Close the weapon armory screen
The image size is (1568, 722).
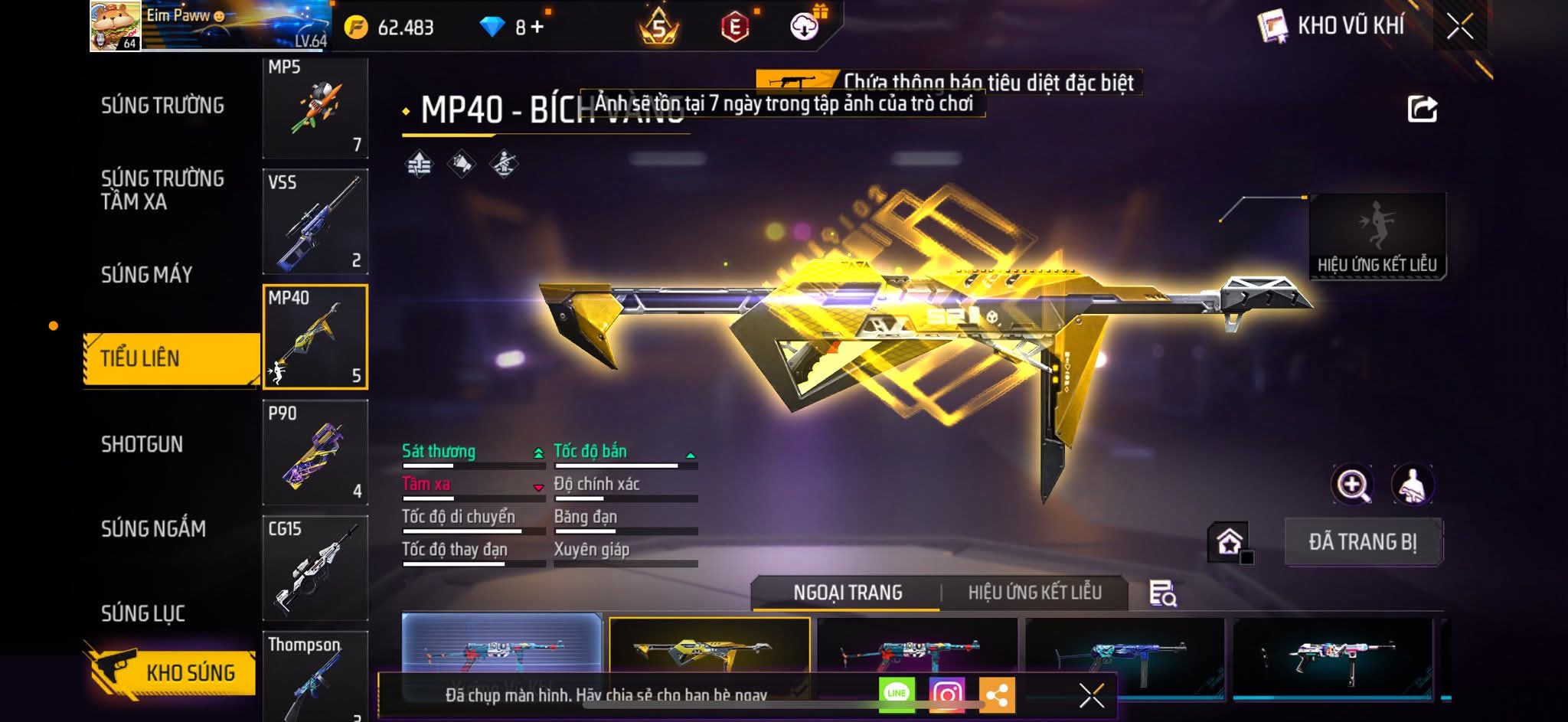1459,27
